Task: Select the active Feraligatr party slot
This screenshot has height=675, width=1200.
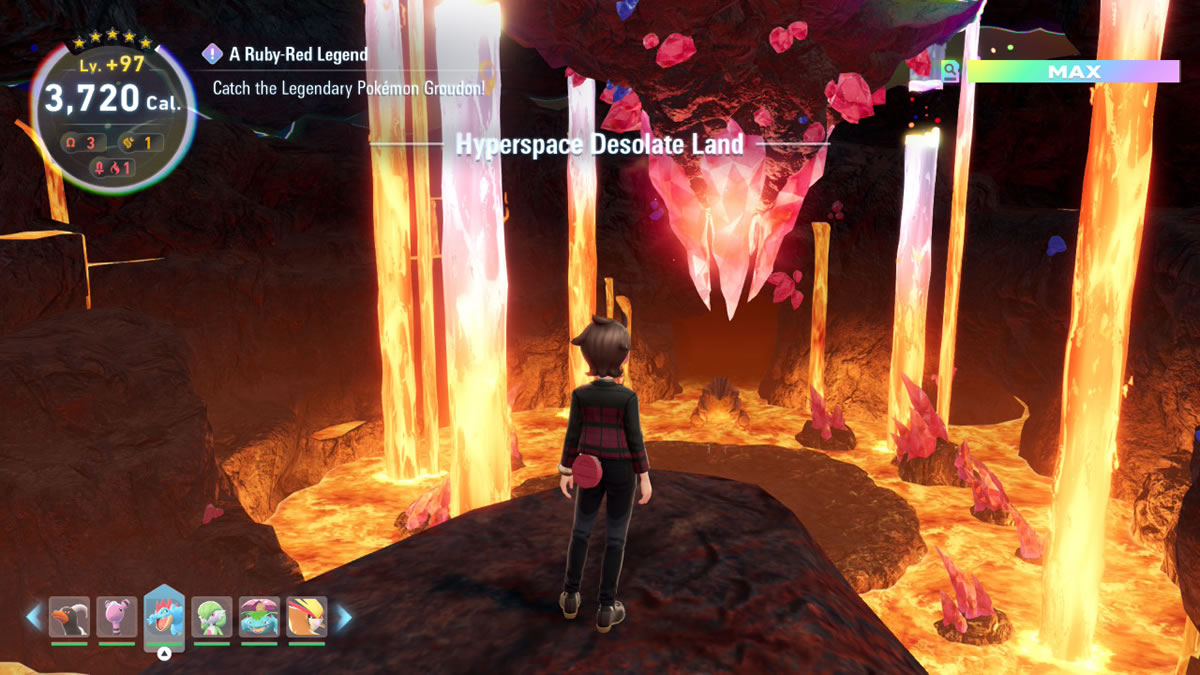Action: click(164, 613)
